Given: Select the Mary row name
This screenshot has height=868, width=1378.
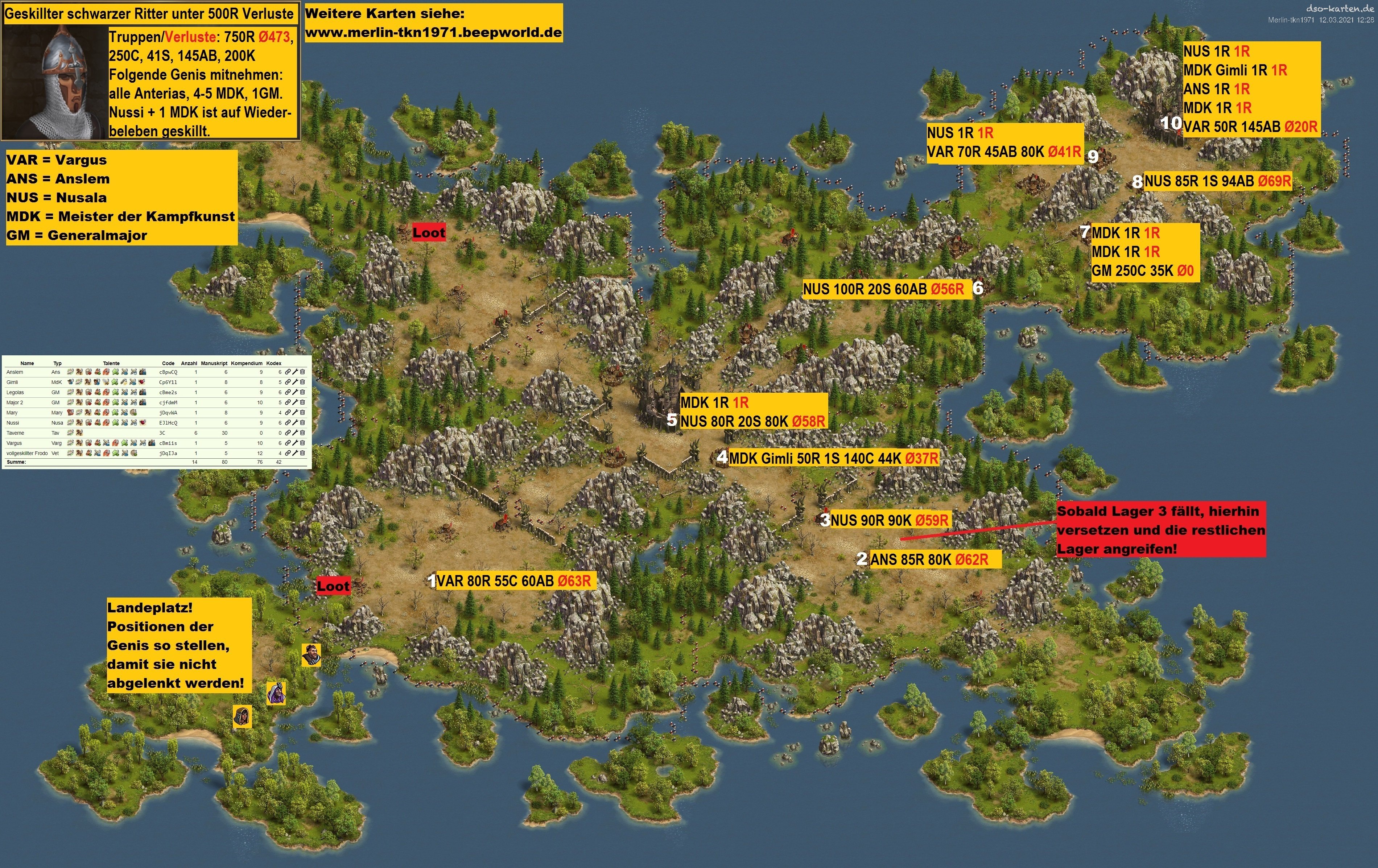Looking at the screenshot, I should 12,413.
